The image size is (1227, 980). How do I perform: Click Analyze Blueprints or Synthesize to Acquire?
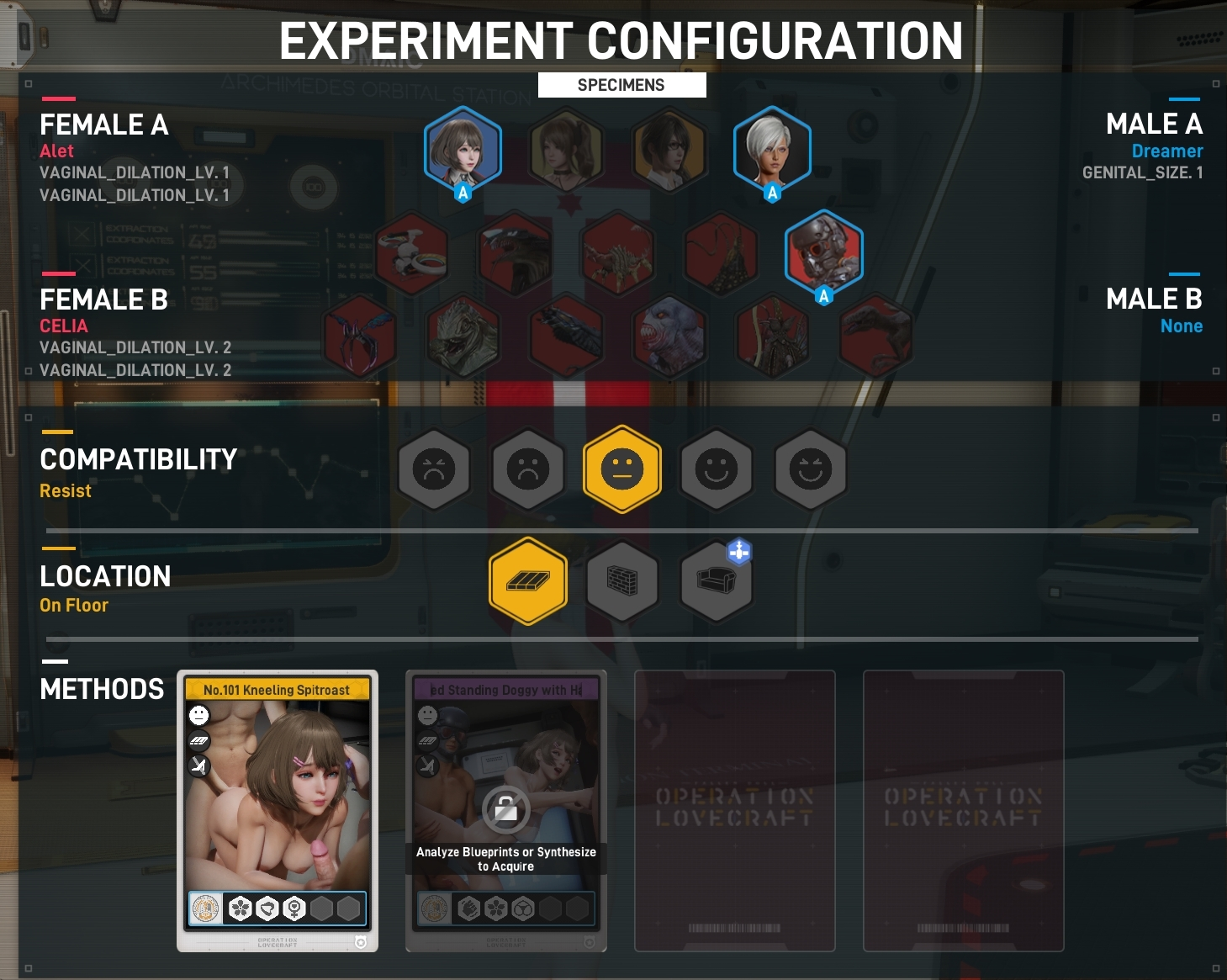coord(505,858)
